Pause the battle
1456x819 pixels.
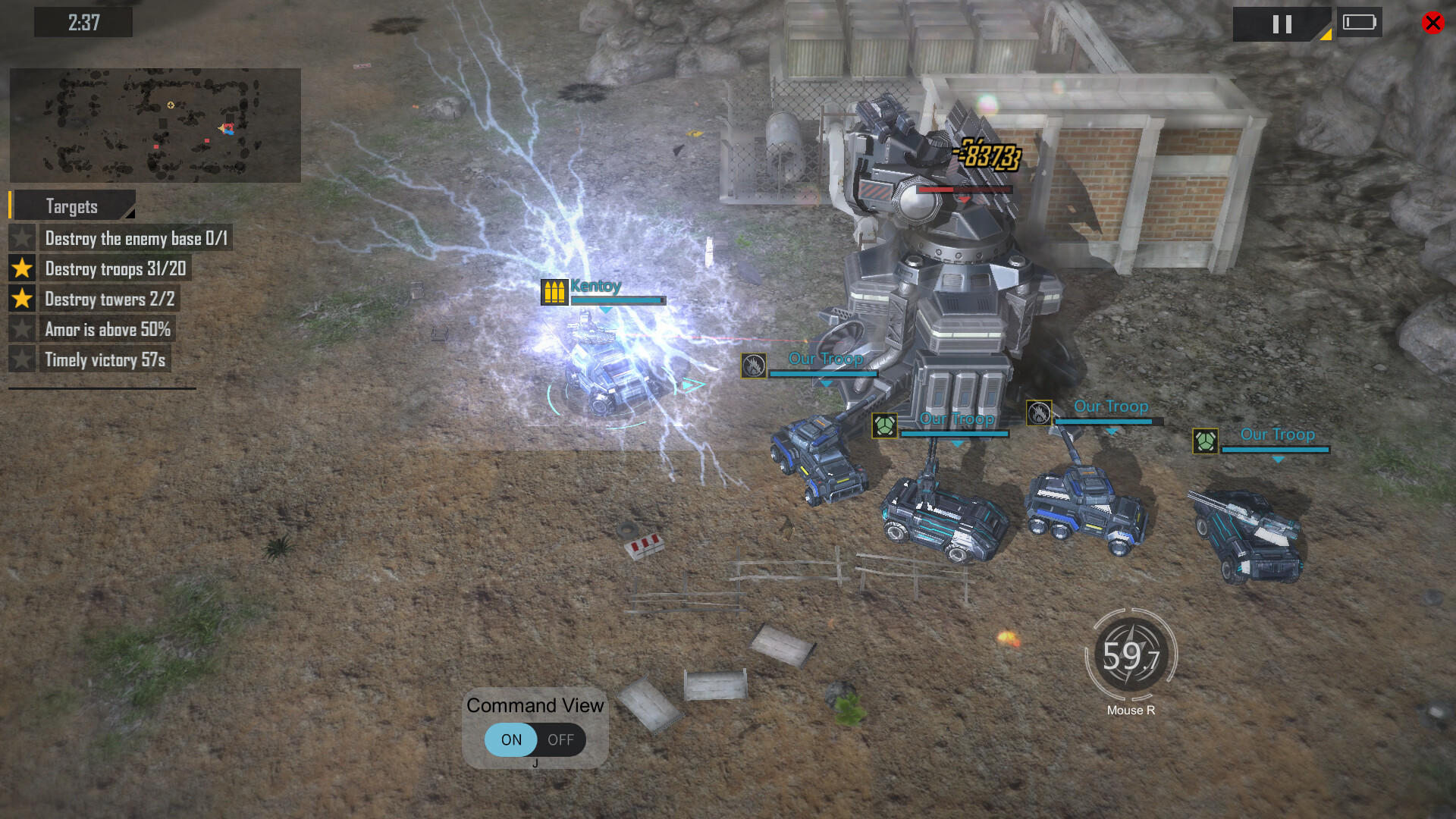click(x=1282, y=24)
